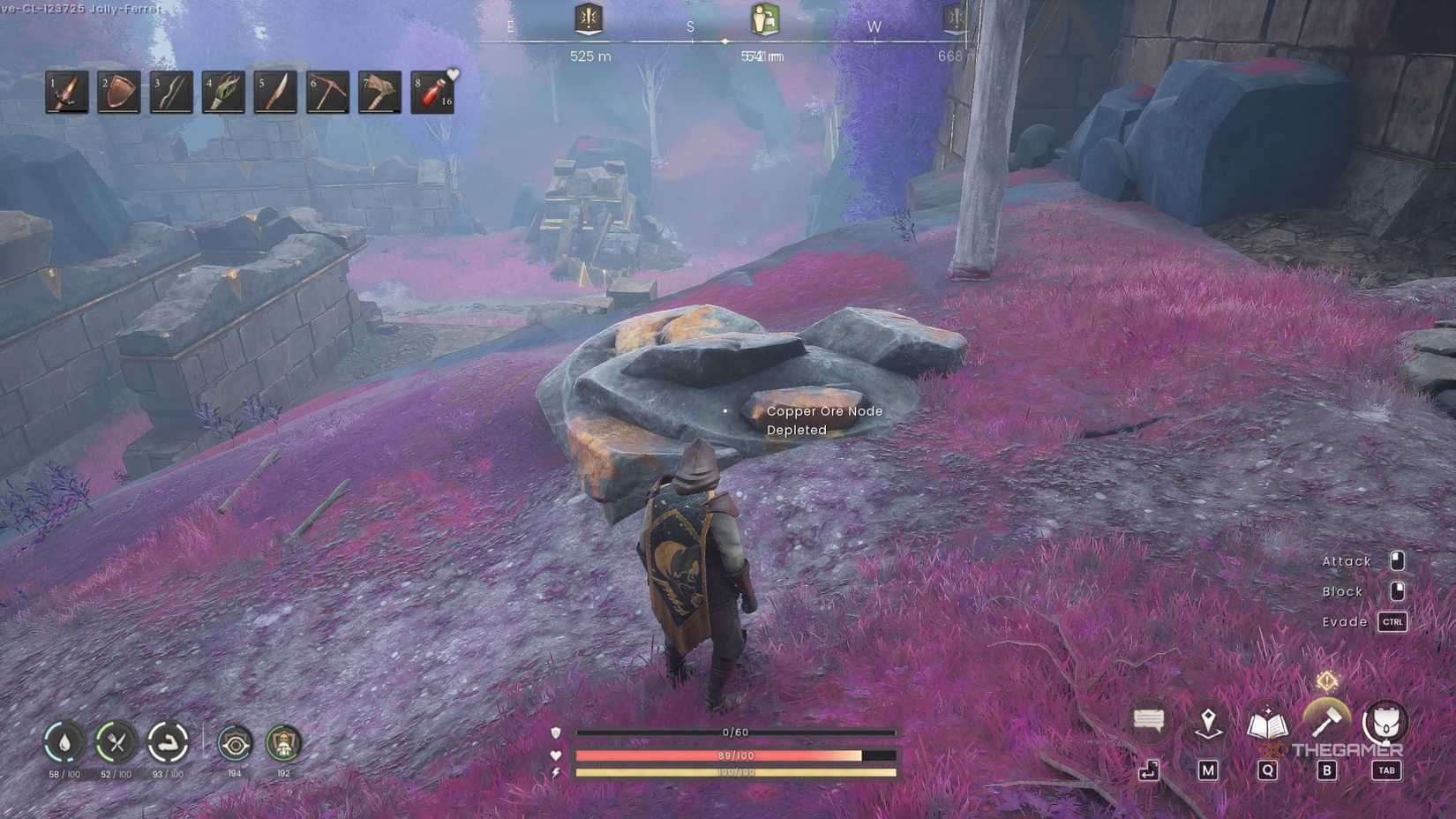
Task: Open the backpack inventory icon
Action: [1385, 721]
